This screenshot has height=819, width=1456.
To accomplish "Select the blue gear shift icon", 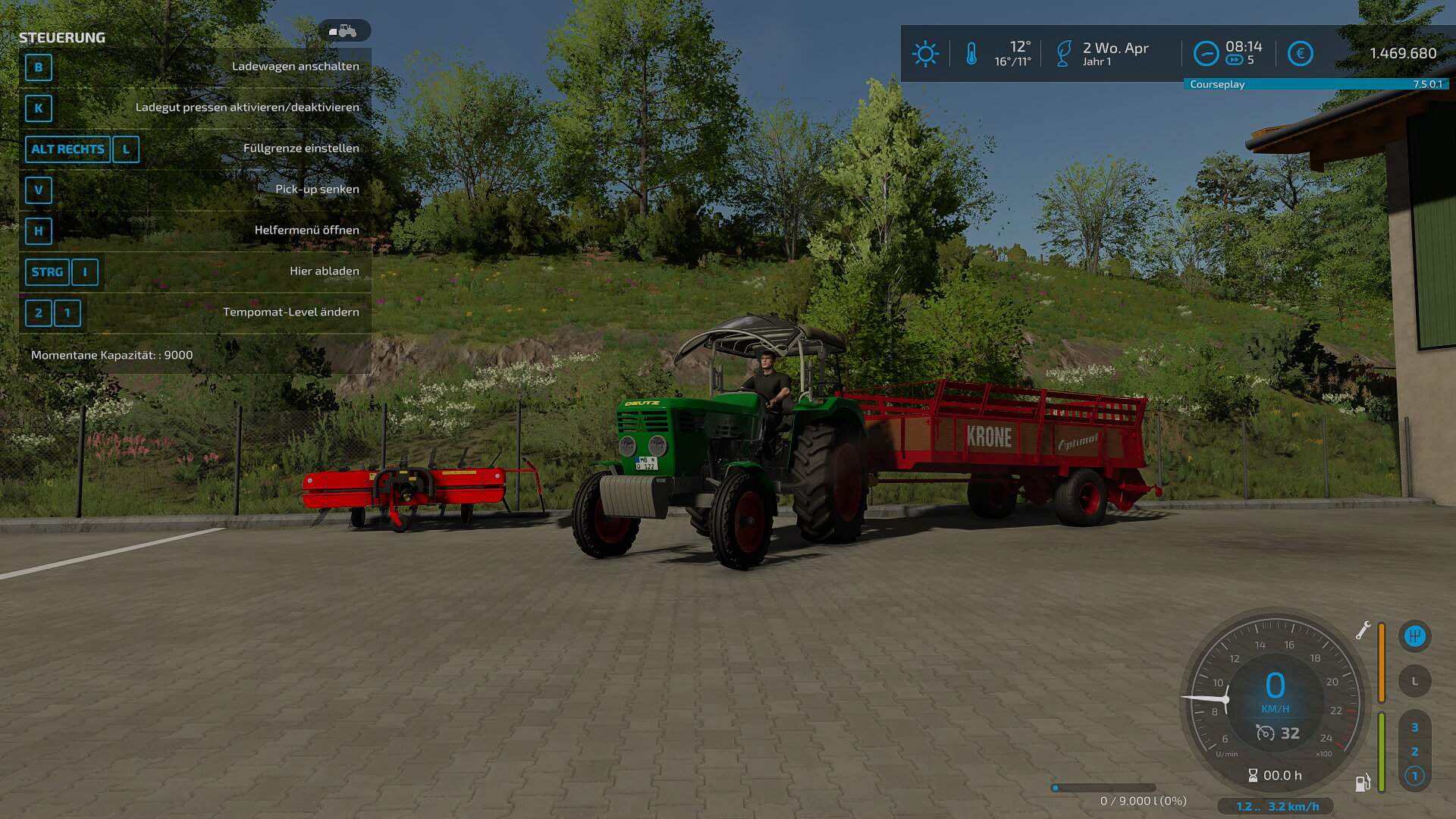I will [x=1414, y=636].
